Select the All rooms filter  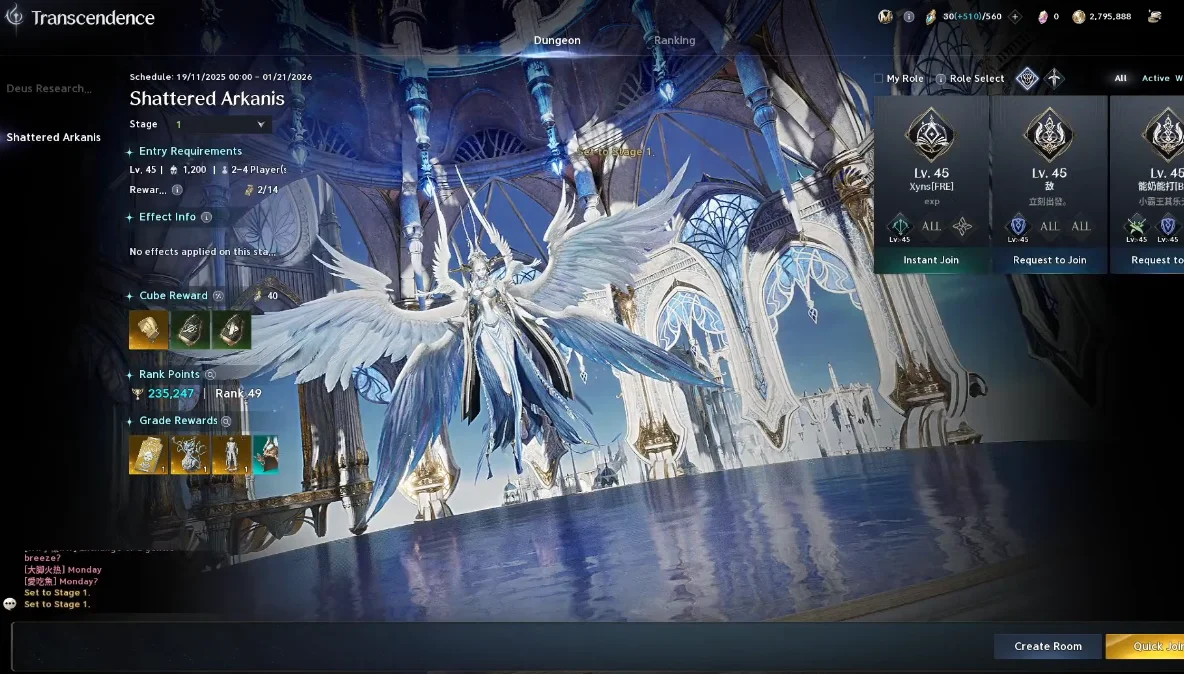coord(1121,79)
